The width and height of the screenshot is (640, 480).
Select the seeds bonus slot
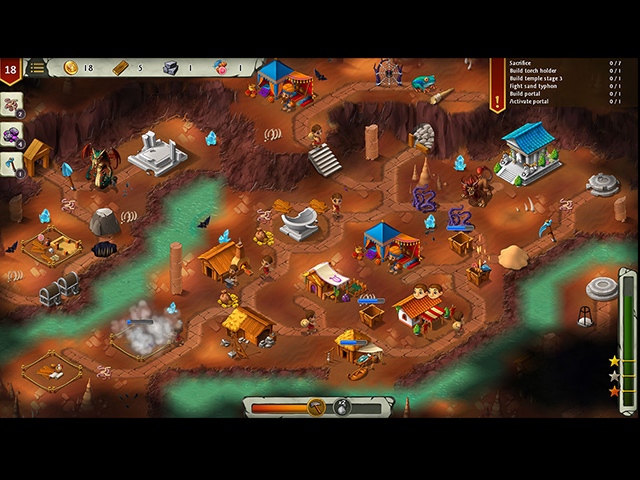coord(10,105)
